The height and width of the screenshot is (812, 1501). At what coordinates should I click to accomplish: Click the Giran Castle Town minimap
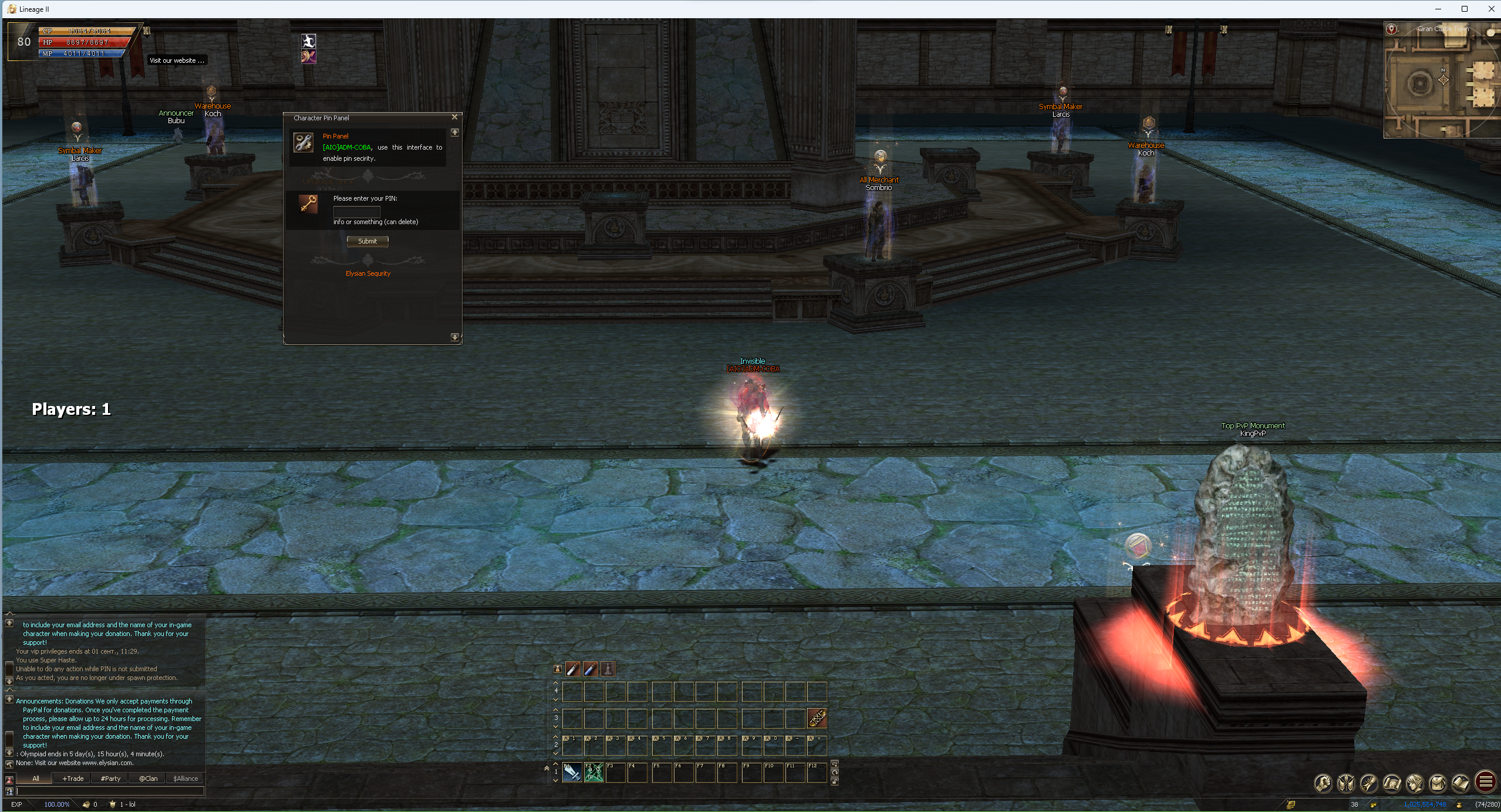[1442, 82]
